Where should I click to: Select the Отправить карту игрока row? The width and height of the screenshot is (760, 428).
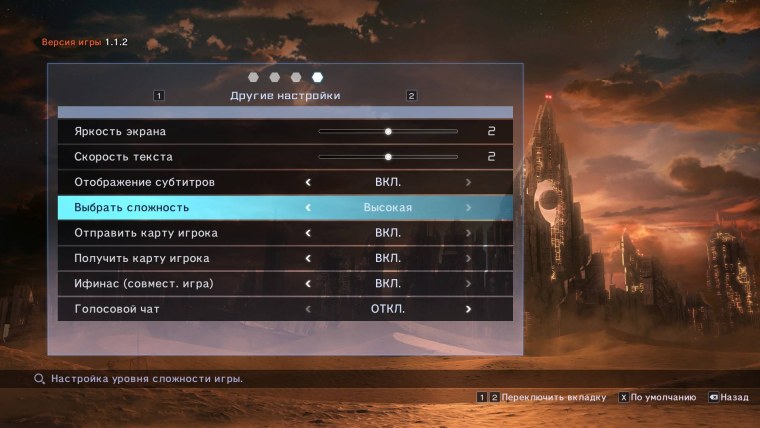146,233
